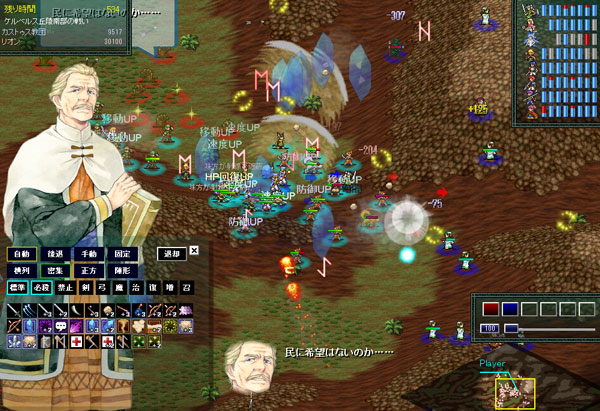Click the 退却 (retreat) button
The width and height of the screenshot is (600, 411).
172,254
